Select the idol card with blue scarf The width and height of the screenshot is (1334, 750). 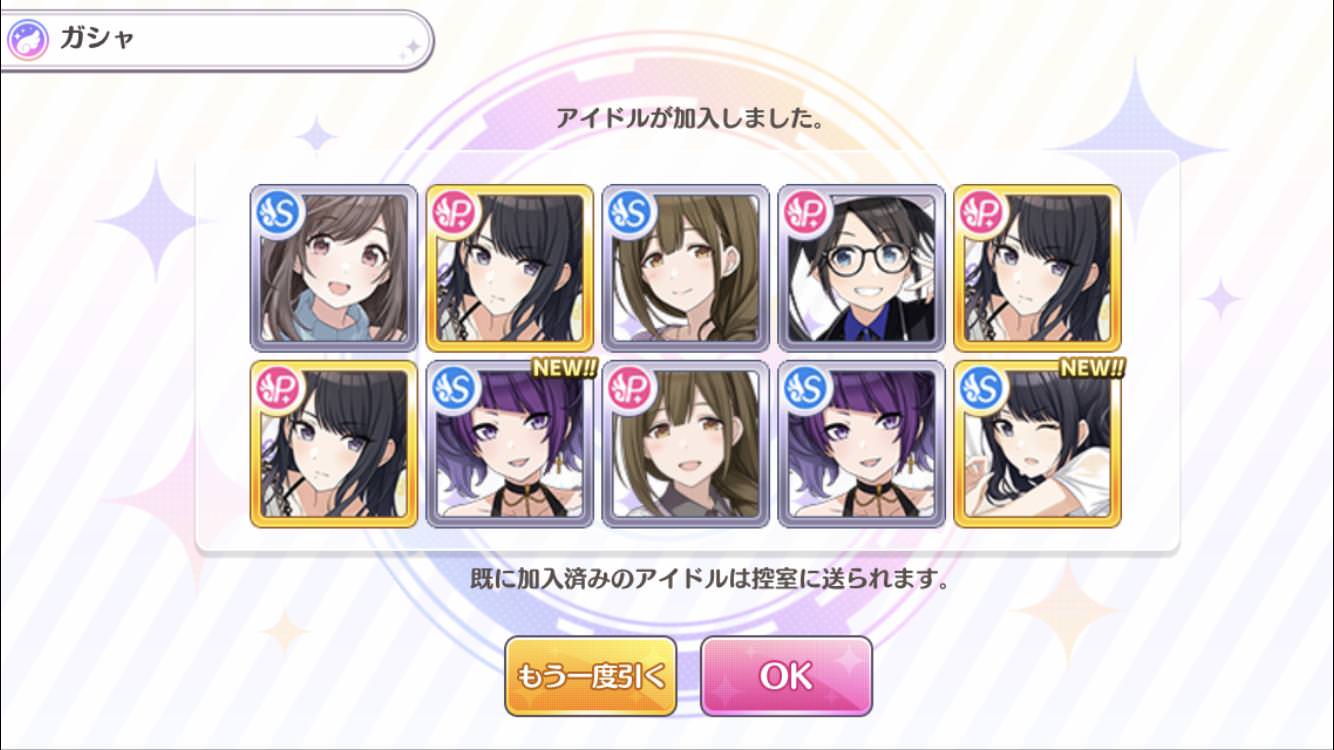(x=334, y=268)
